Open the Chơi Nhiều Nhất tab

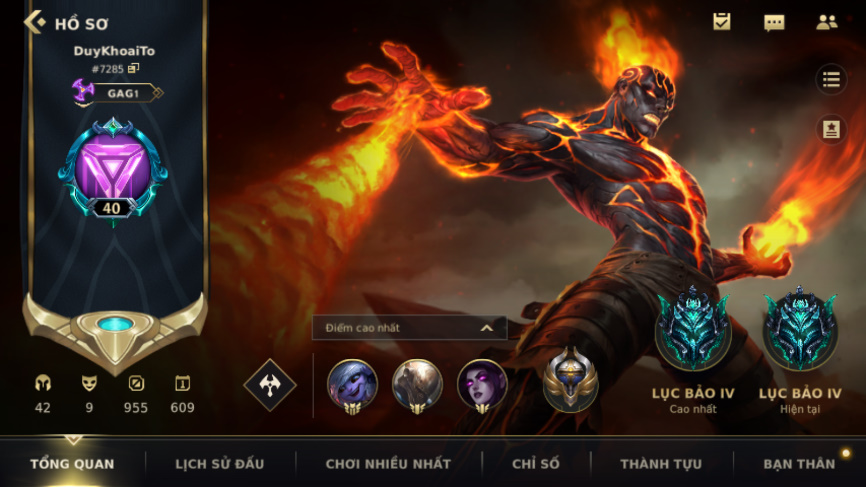388,464
